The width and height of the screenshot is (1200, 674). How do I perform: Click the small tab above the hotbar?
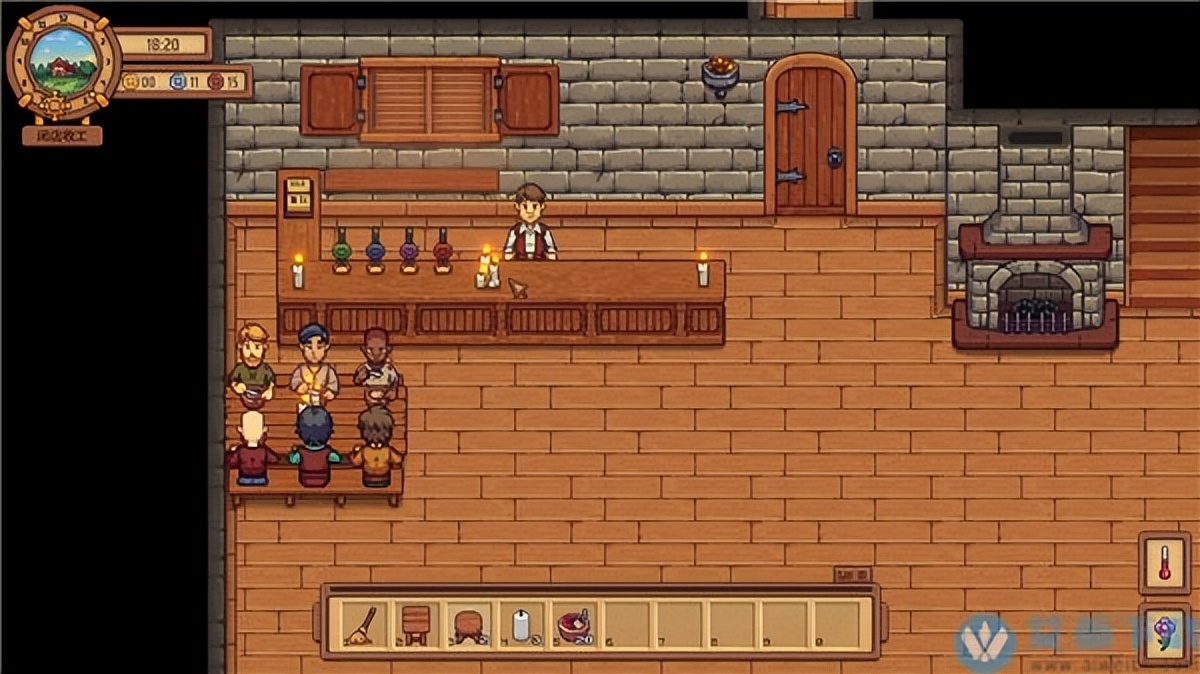[852, 575]
